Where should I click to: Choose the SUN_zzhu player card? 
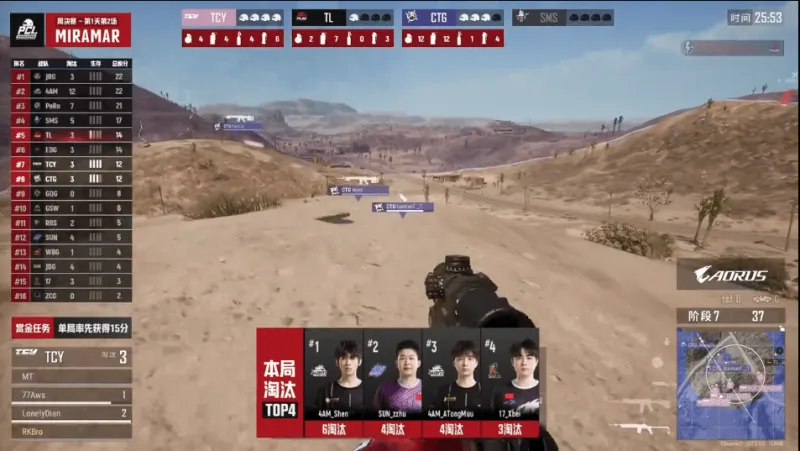392,386
